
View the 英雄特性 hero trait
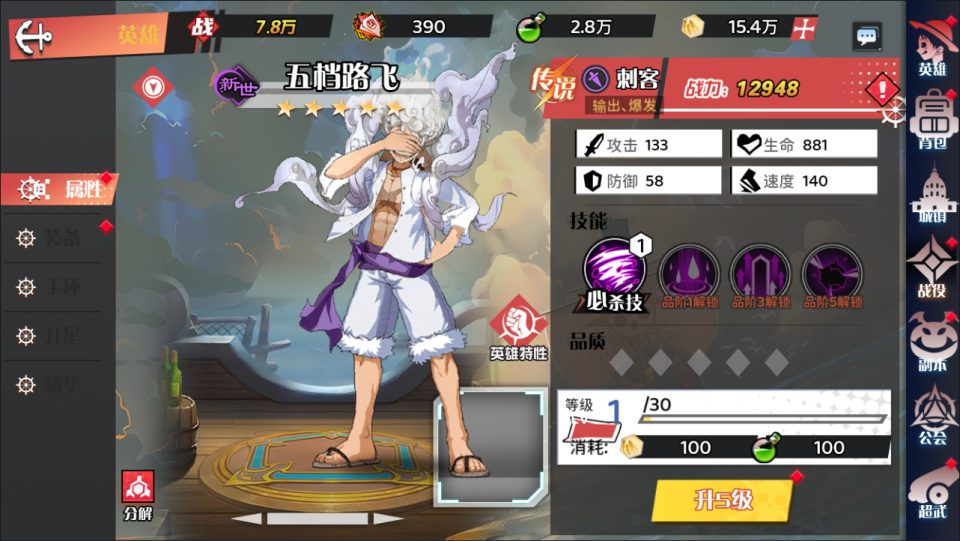[x=518, y=327]
